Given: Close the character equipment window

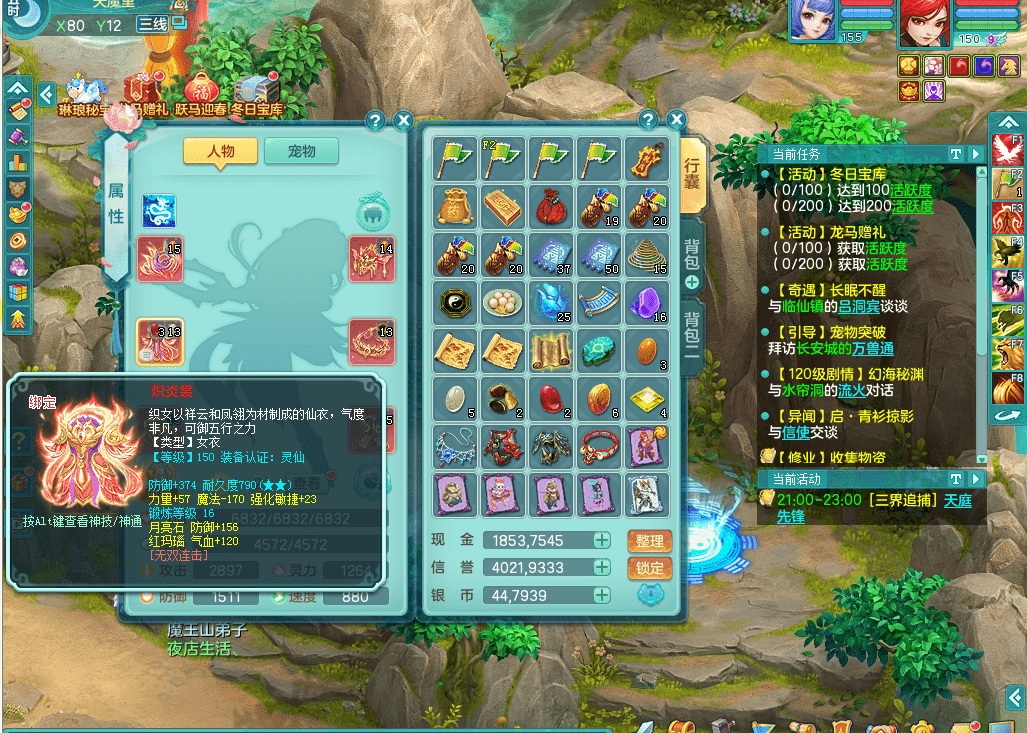Looking at the screenshot, I should coord(403,121).
